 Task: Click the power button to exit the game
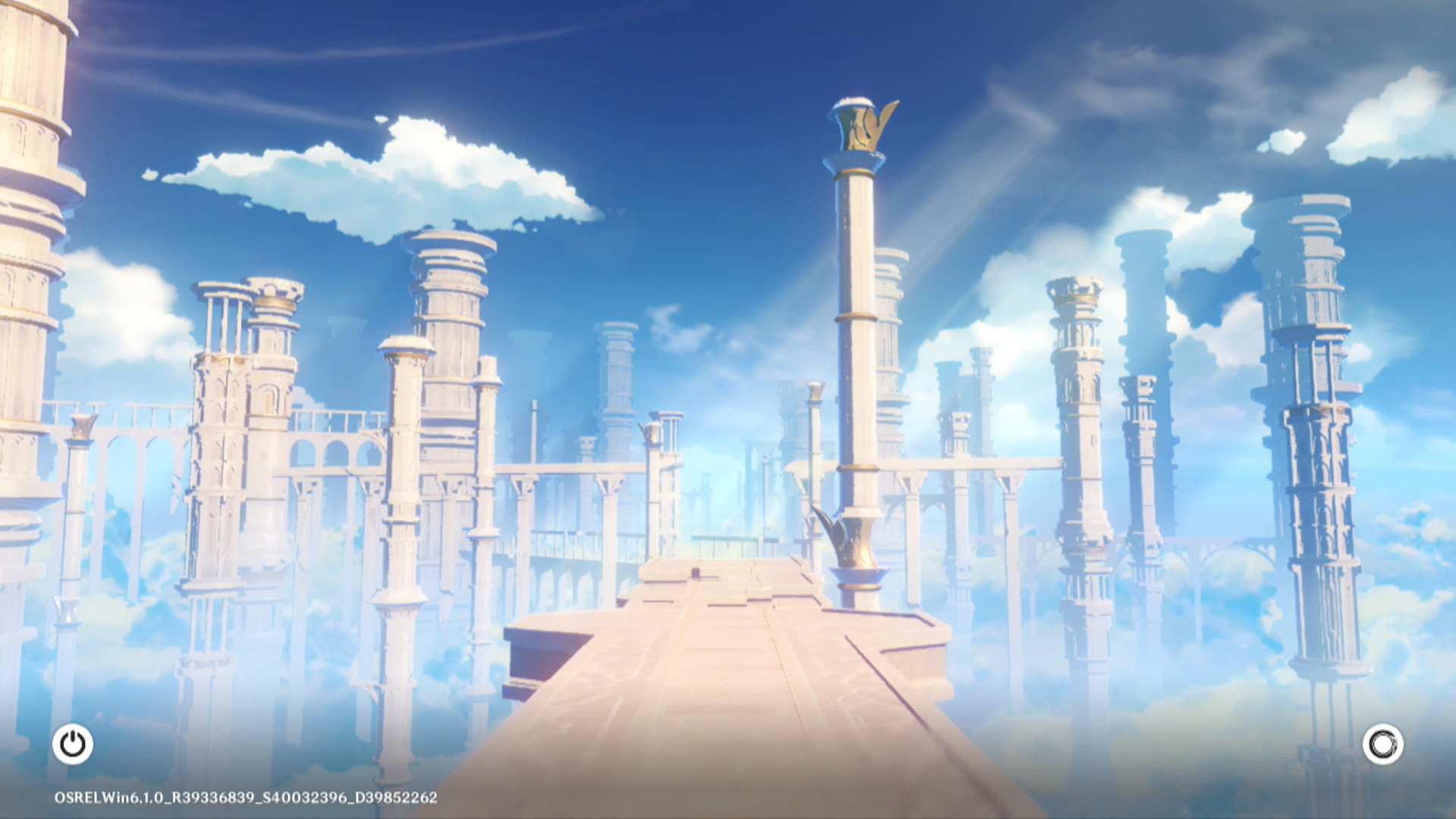click(x=73, y=744)
